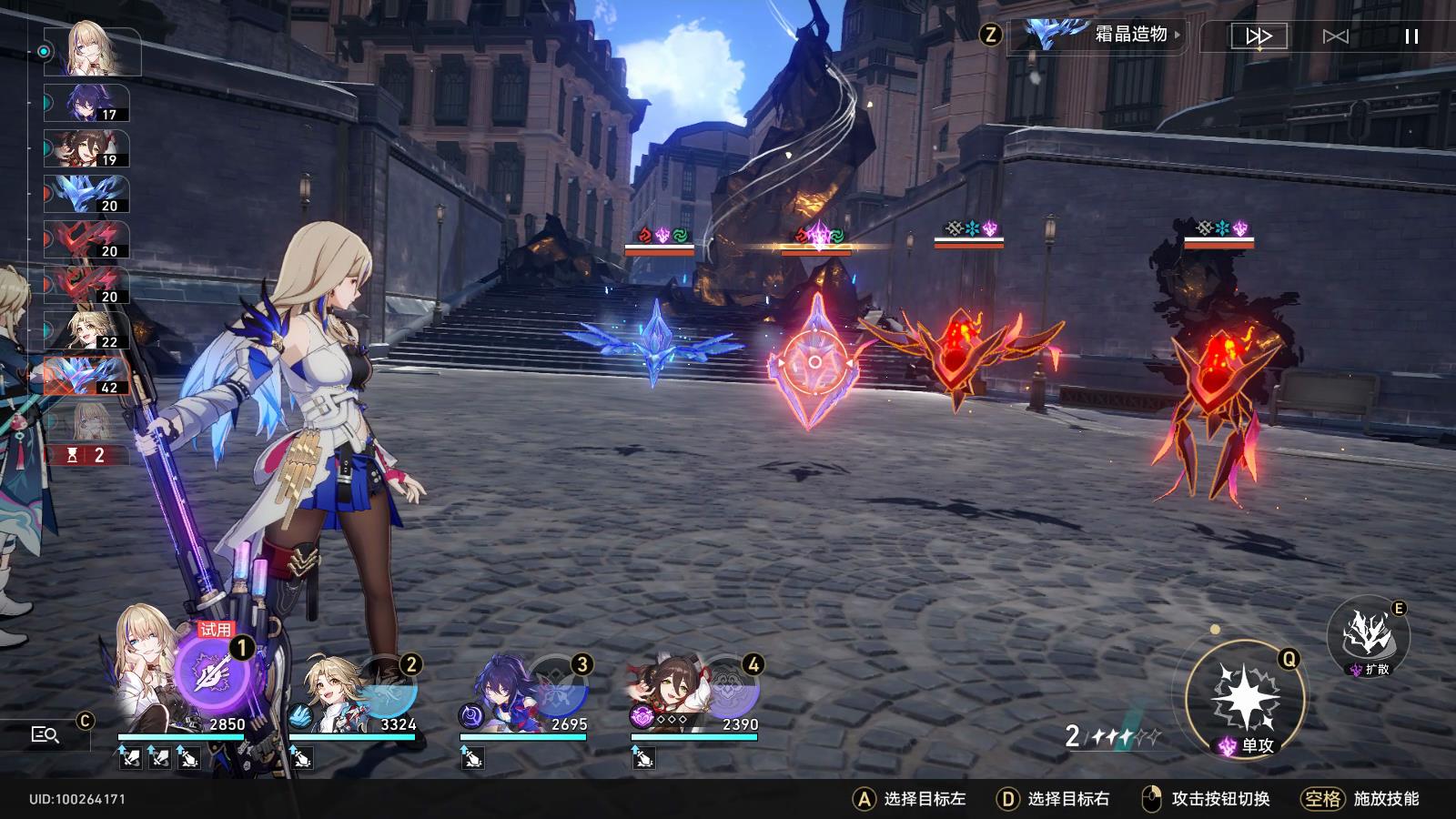Open the battle details magnifier button
This screenshot has height=819, width=1456.
pyautogui.click(x=45, y=734)
